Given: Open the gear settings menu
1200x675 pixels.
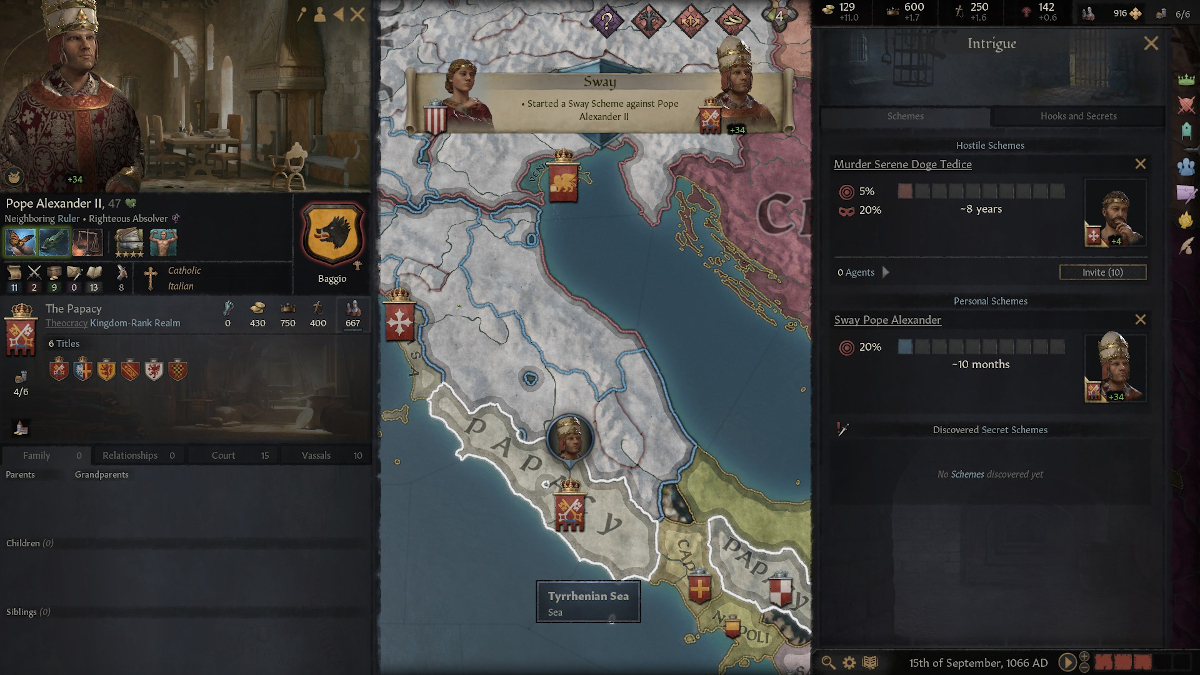Looking at the screenshot, I should click(x=849, y=662).
